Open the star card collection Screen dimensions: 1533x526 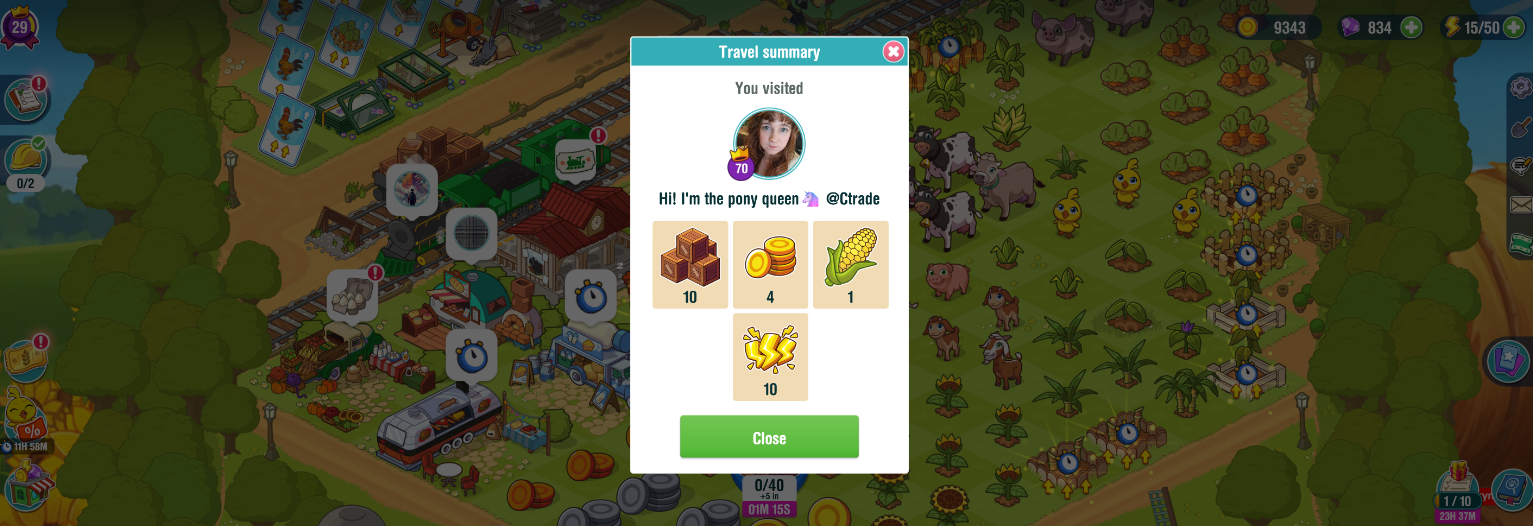[x=1510, y=360]
